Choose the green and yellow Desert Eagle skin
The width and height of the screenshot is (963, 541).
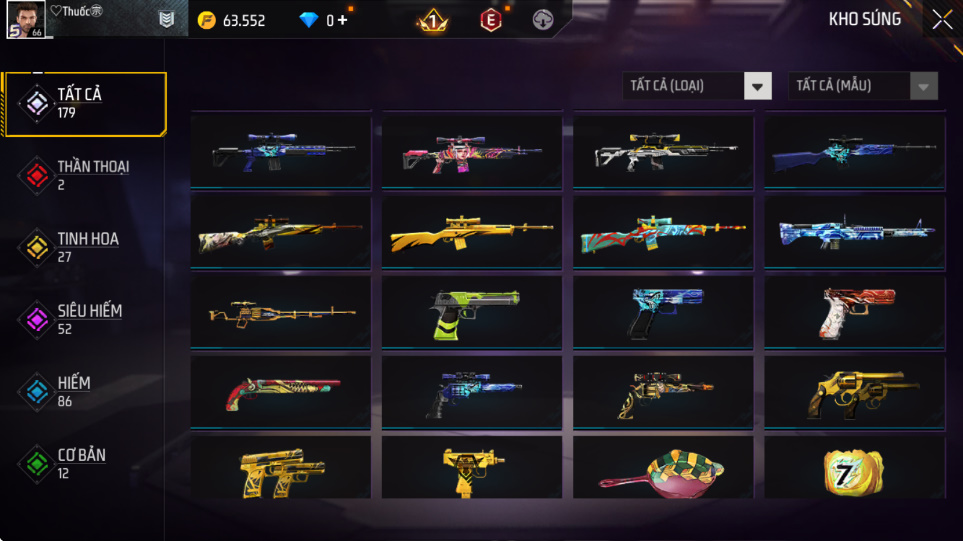click(x=471, y=312)
